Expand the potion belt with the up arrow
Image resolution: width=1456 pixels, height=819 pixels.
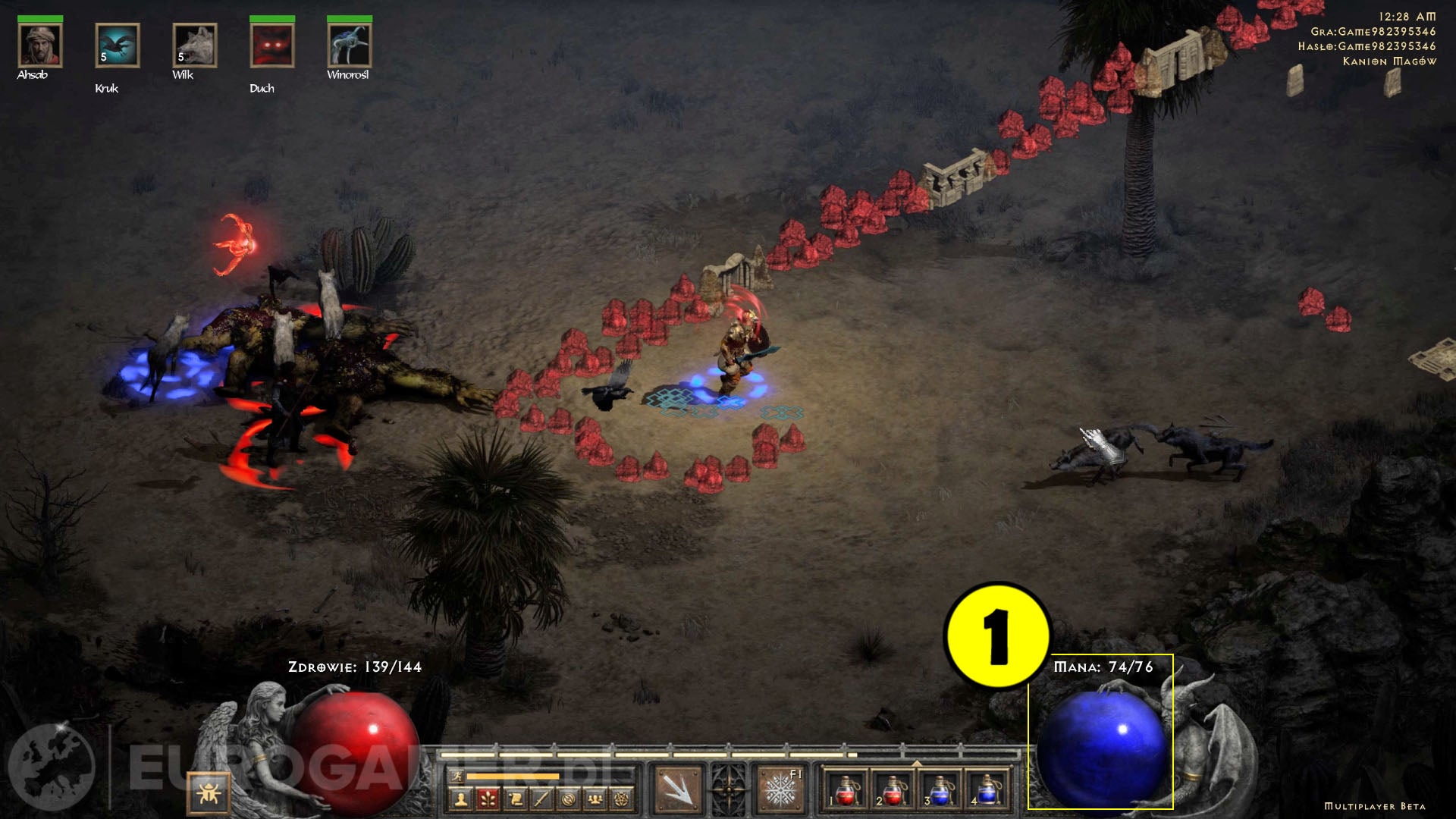[916, 763]
